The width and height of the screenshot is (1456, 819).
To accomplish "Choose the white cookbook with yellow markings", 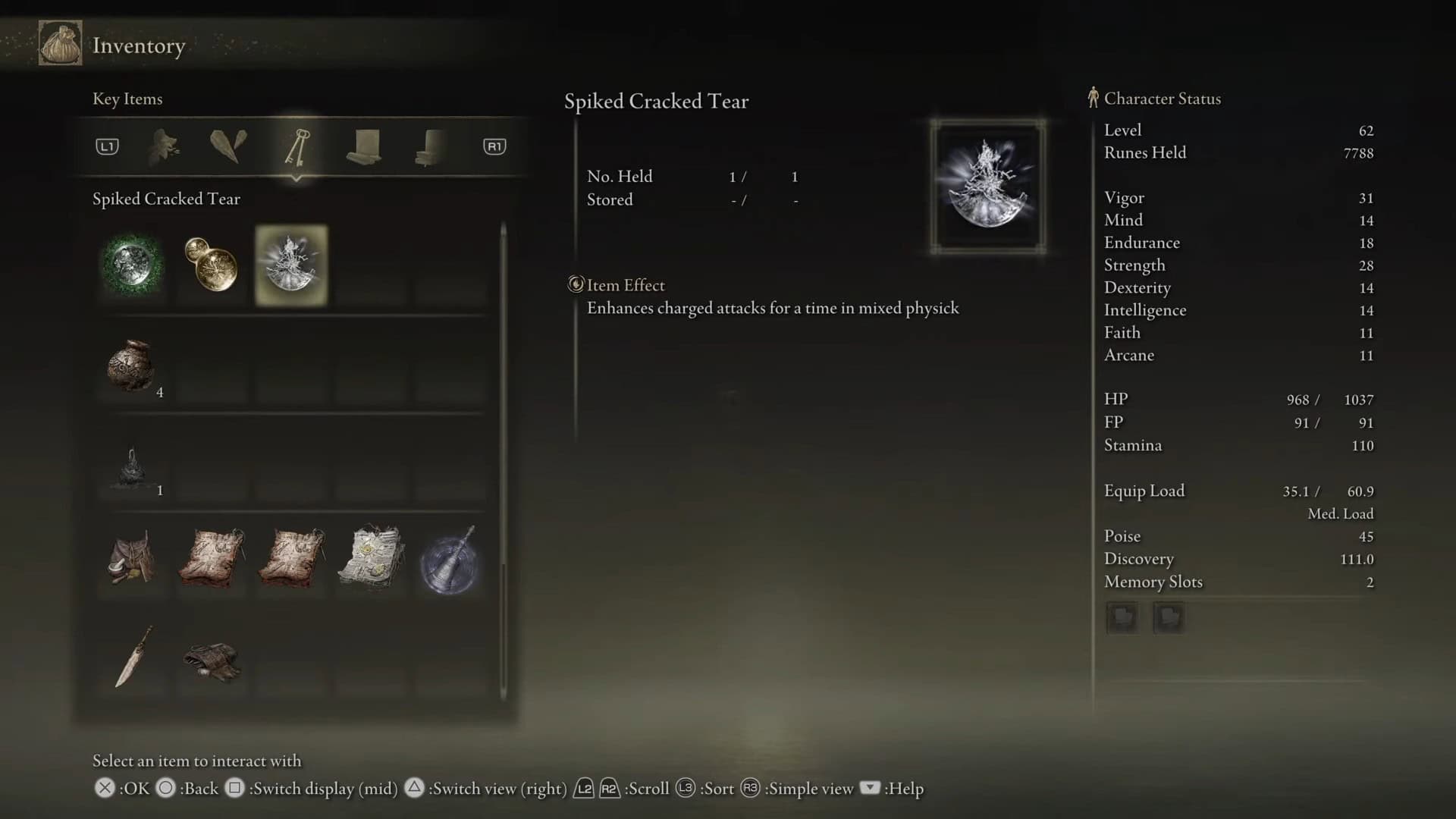I will (371, 559).
